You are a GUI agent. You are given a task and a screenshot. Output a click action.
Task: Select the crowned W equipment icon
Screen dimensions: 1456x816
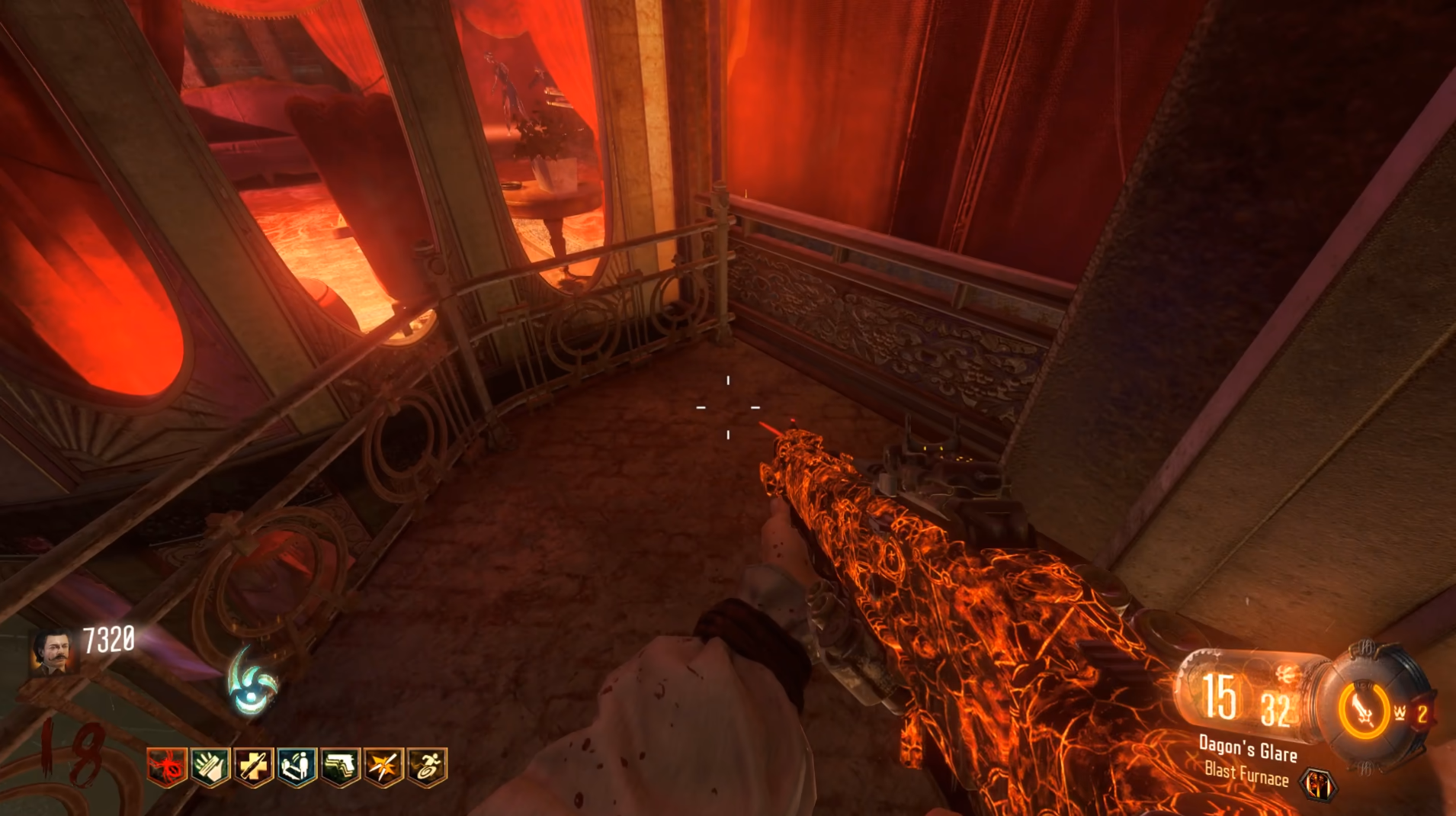(x=1400, y=713)
